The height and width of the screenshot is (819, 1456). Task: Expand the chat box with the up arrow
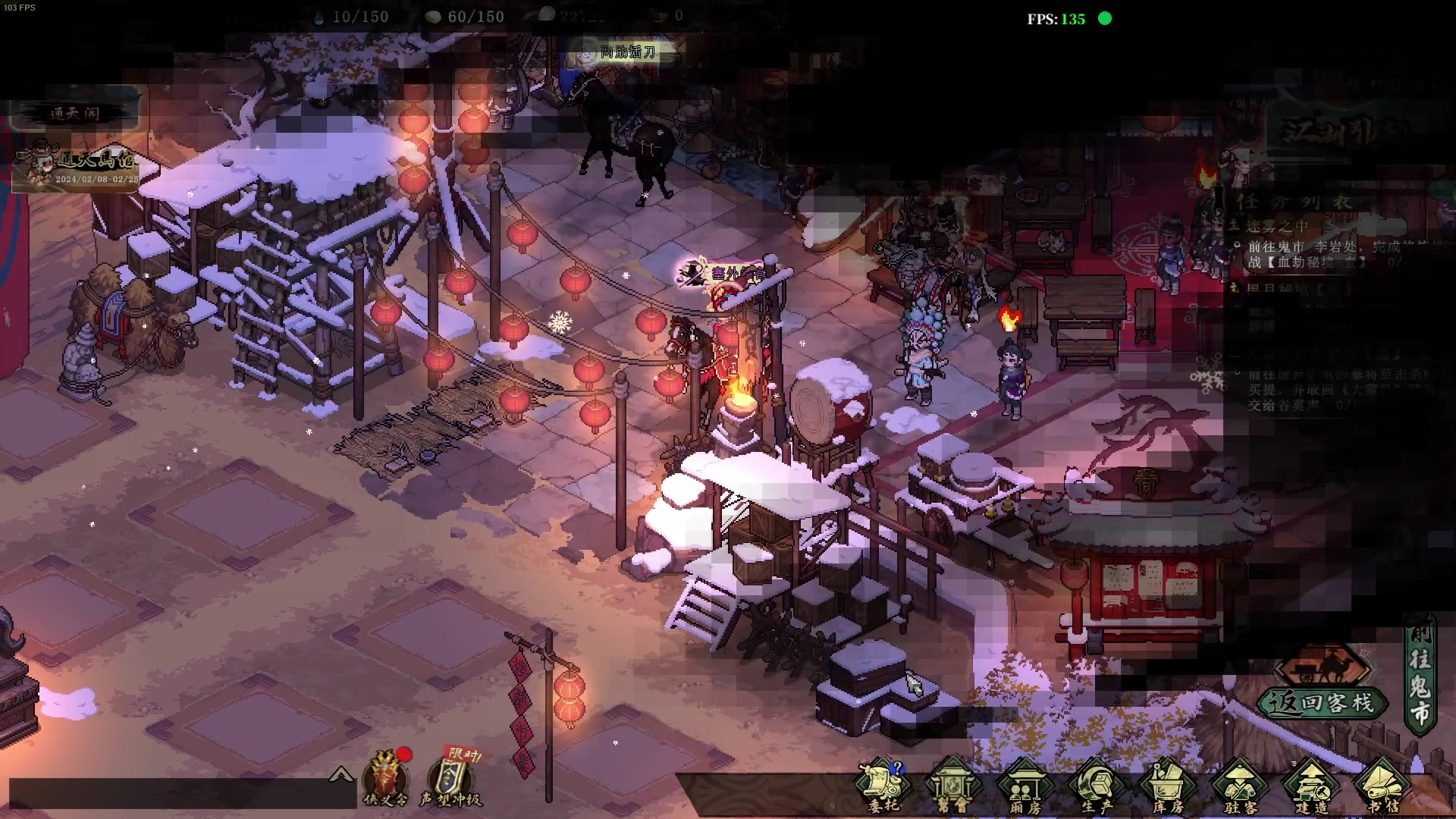(x=341, y=774)
